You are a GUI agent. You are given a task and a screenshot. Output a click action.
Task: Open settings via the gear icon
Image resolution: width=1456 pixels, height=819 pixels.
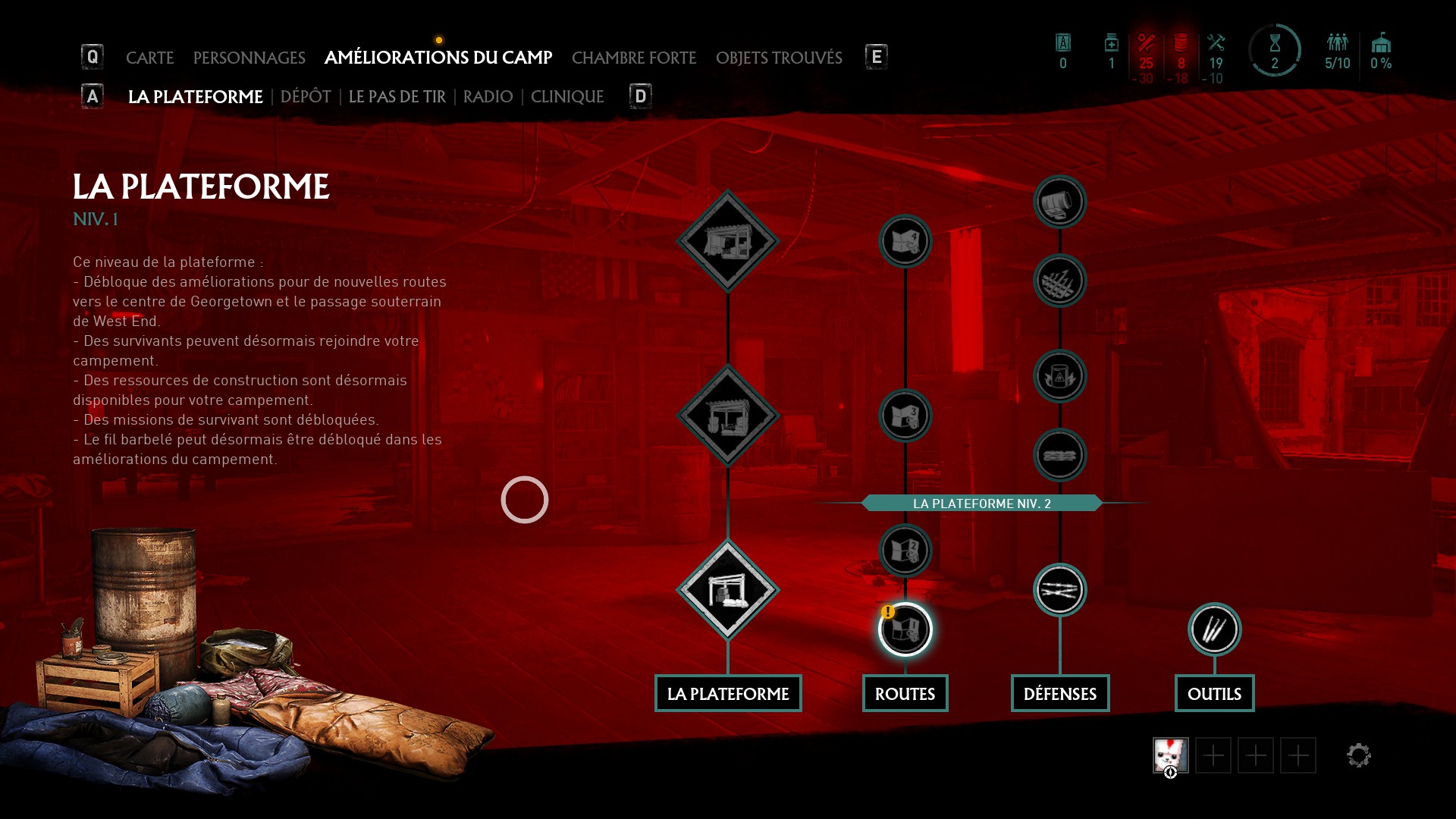[1358, 755]
